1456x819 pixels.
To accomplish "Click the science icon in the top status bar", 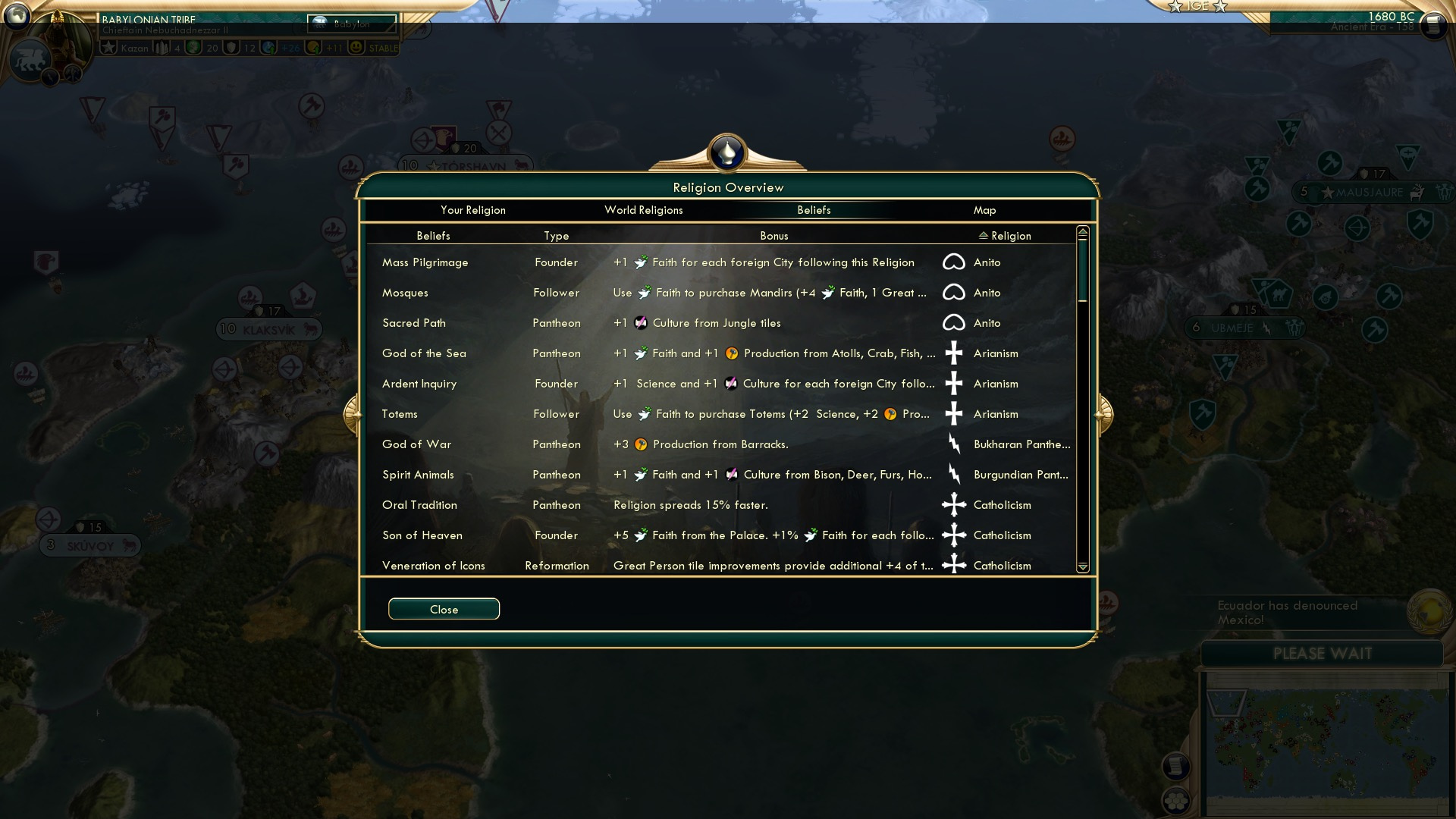I will (x=269, y=47).
